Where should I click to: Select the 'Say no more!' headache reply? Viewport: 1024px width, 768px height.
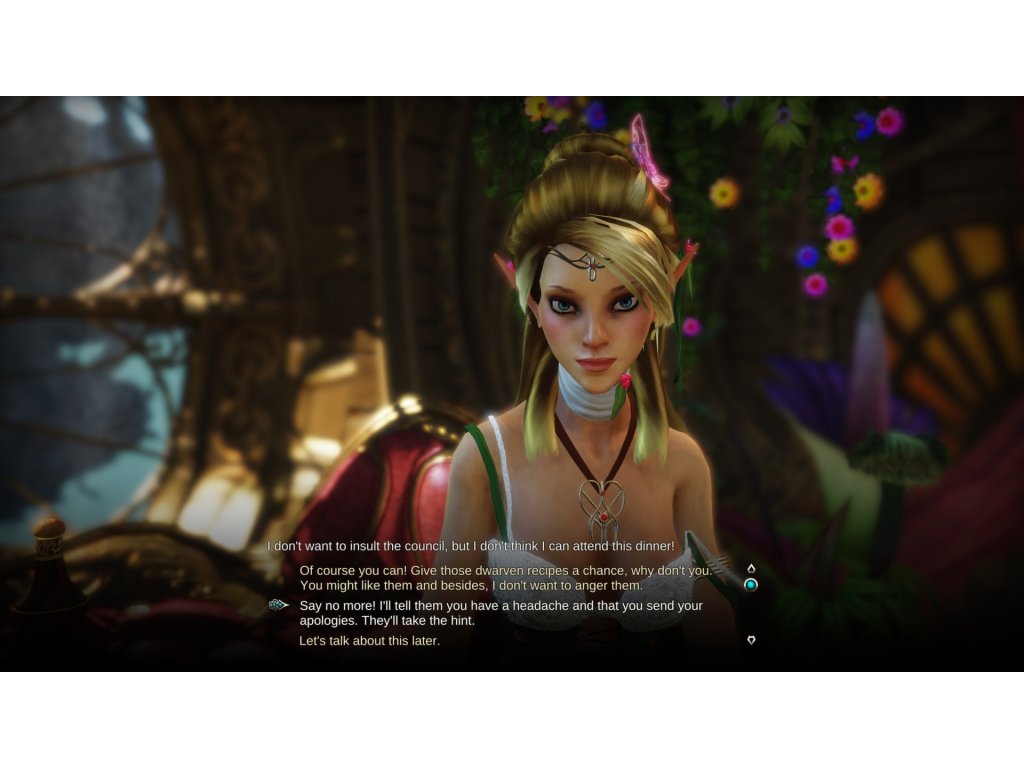coord(500,613)
